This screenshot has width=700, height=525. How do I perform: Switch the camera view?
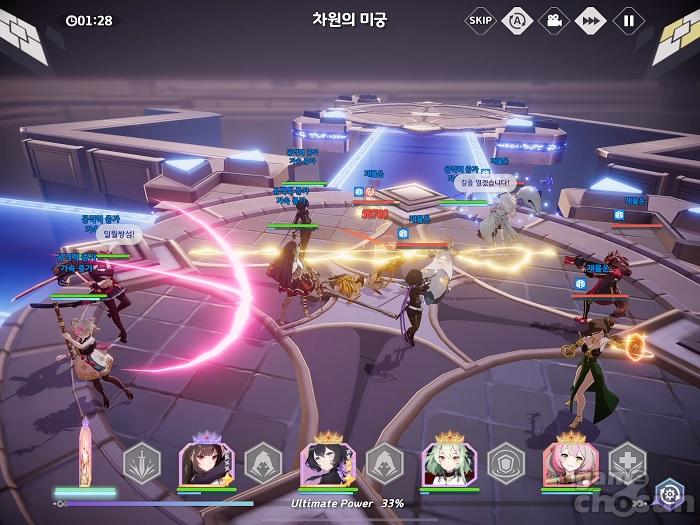click(552, 19)
